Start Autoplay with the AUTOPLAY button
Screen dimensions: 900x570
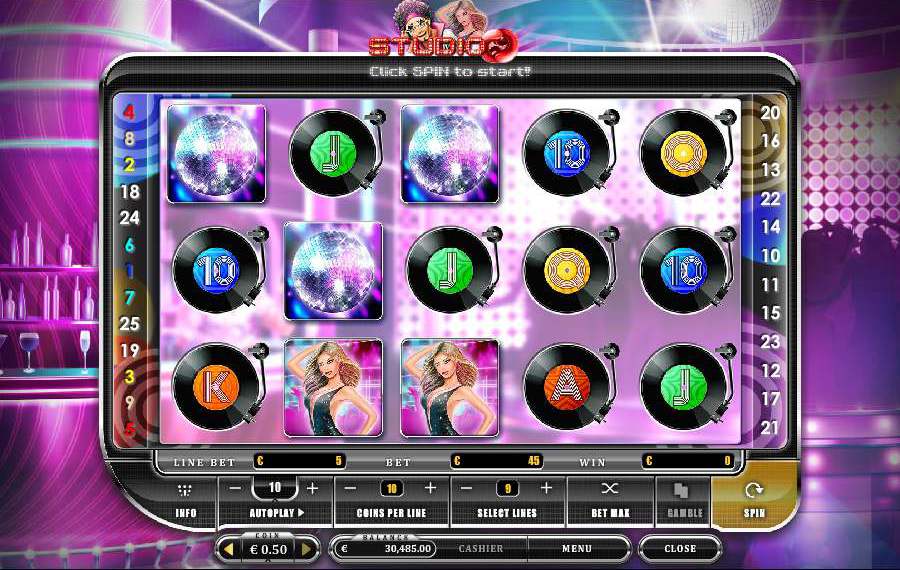click(276, 513)
